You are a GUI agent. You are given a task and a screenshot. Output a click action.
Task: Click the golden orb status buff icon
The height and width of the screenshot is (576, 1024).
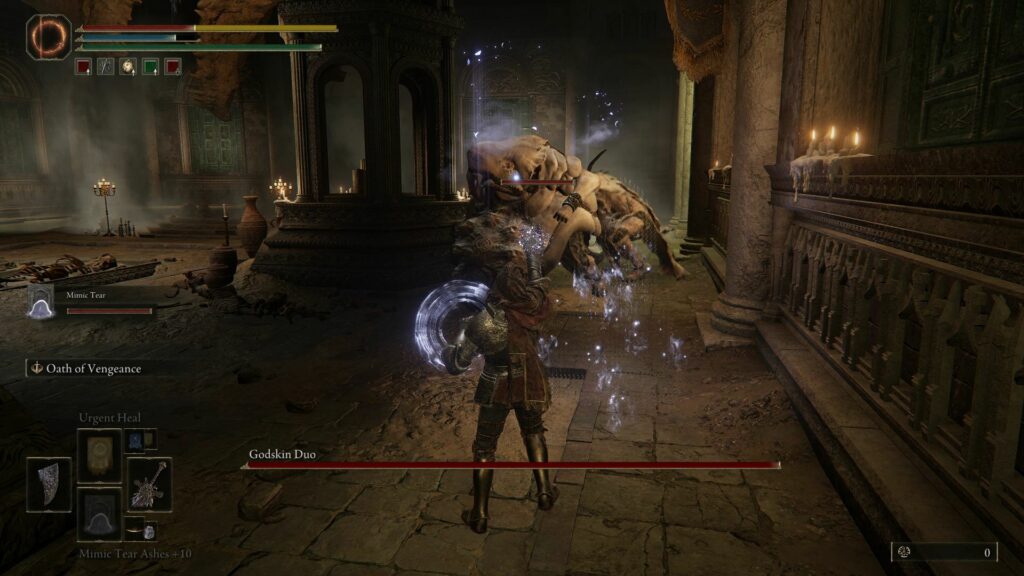coord(128,67)
